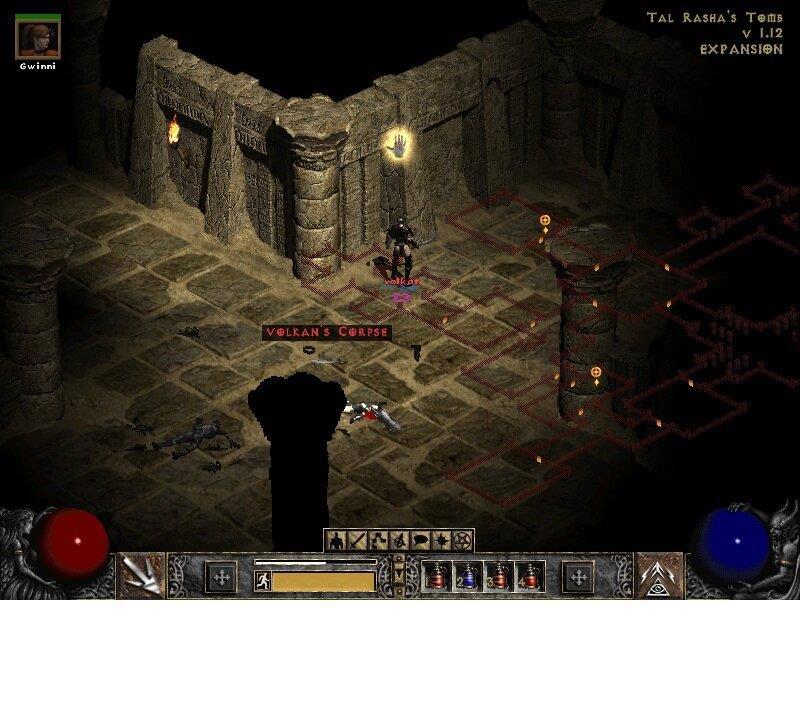800x719 pixels.
Task: Open message log via speech bubble icon
Action: tap(419, 541)
